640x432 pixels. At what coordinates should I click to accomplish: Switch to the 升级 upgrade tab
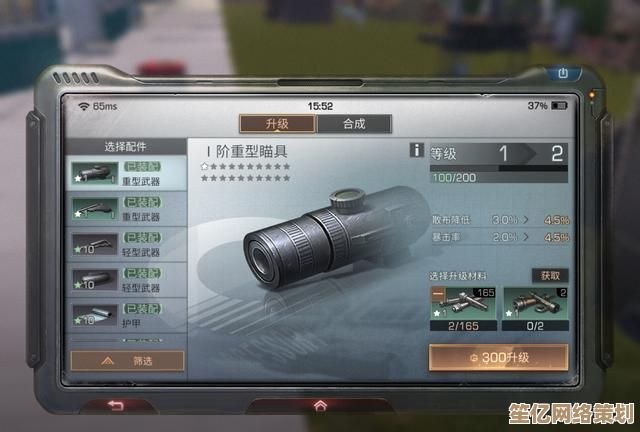click(277, 124)
